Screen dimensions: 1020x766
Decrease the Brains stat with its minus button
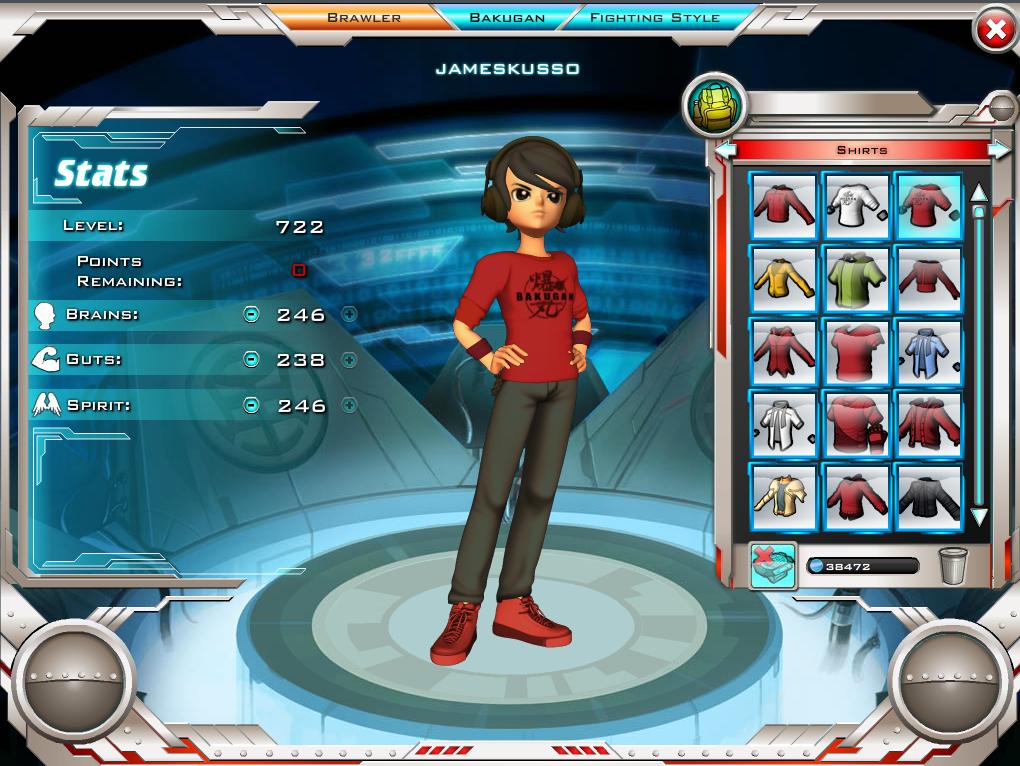pos(251,314)
